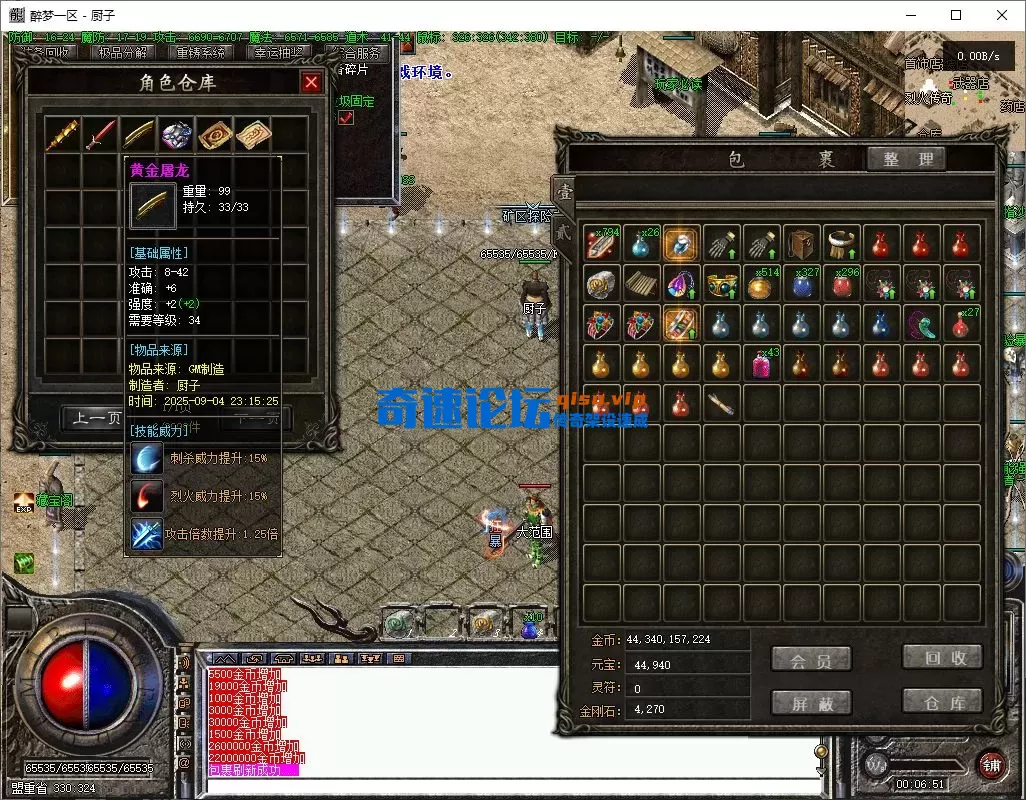Viewport: 1026px width, 800px height.
Task: Click the red 铺 shop button
Action: tap(990, 766)
